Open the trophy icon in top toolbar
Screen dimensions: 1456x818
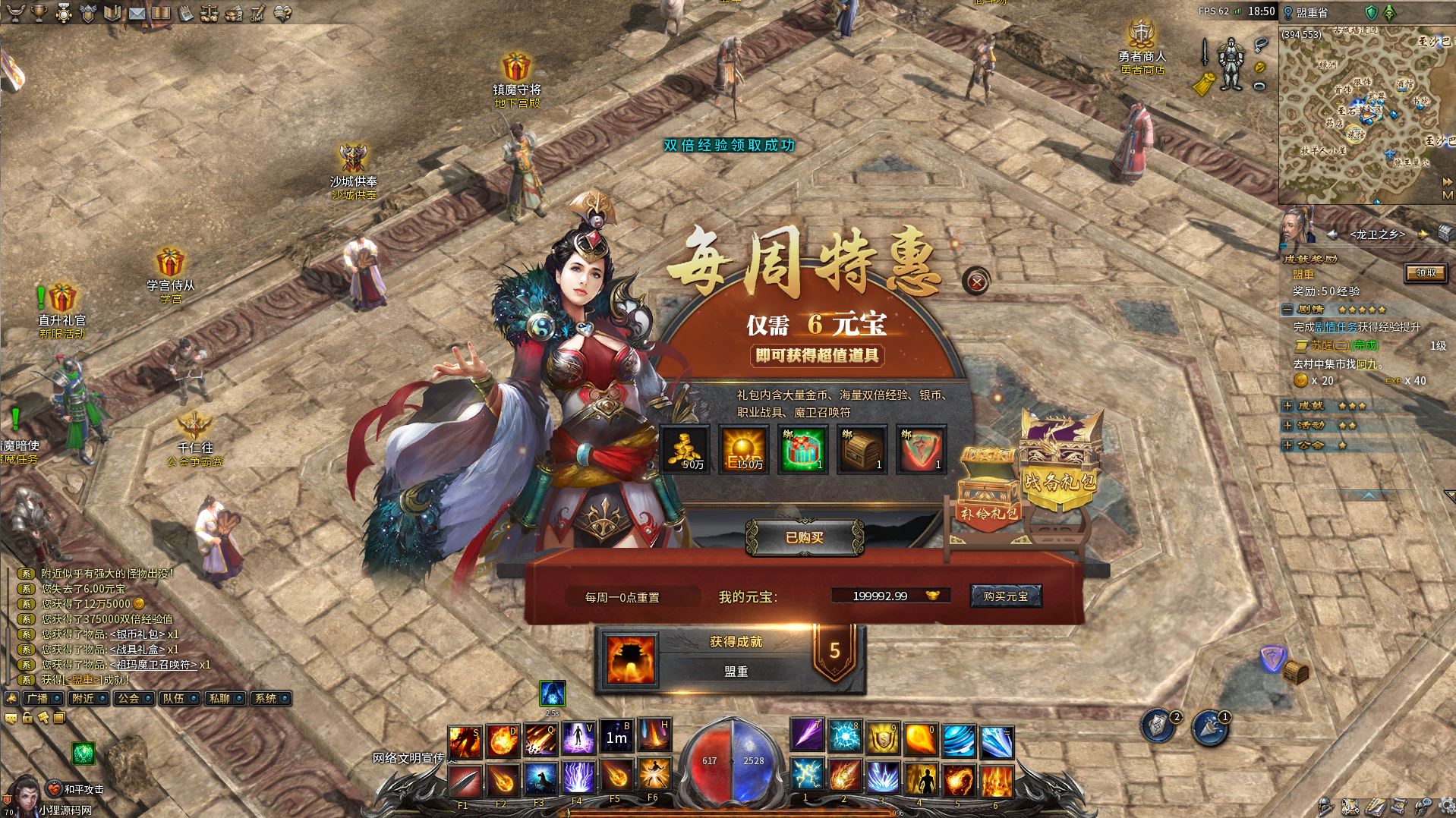[x=39, y=13]
